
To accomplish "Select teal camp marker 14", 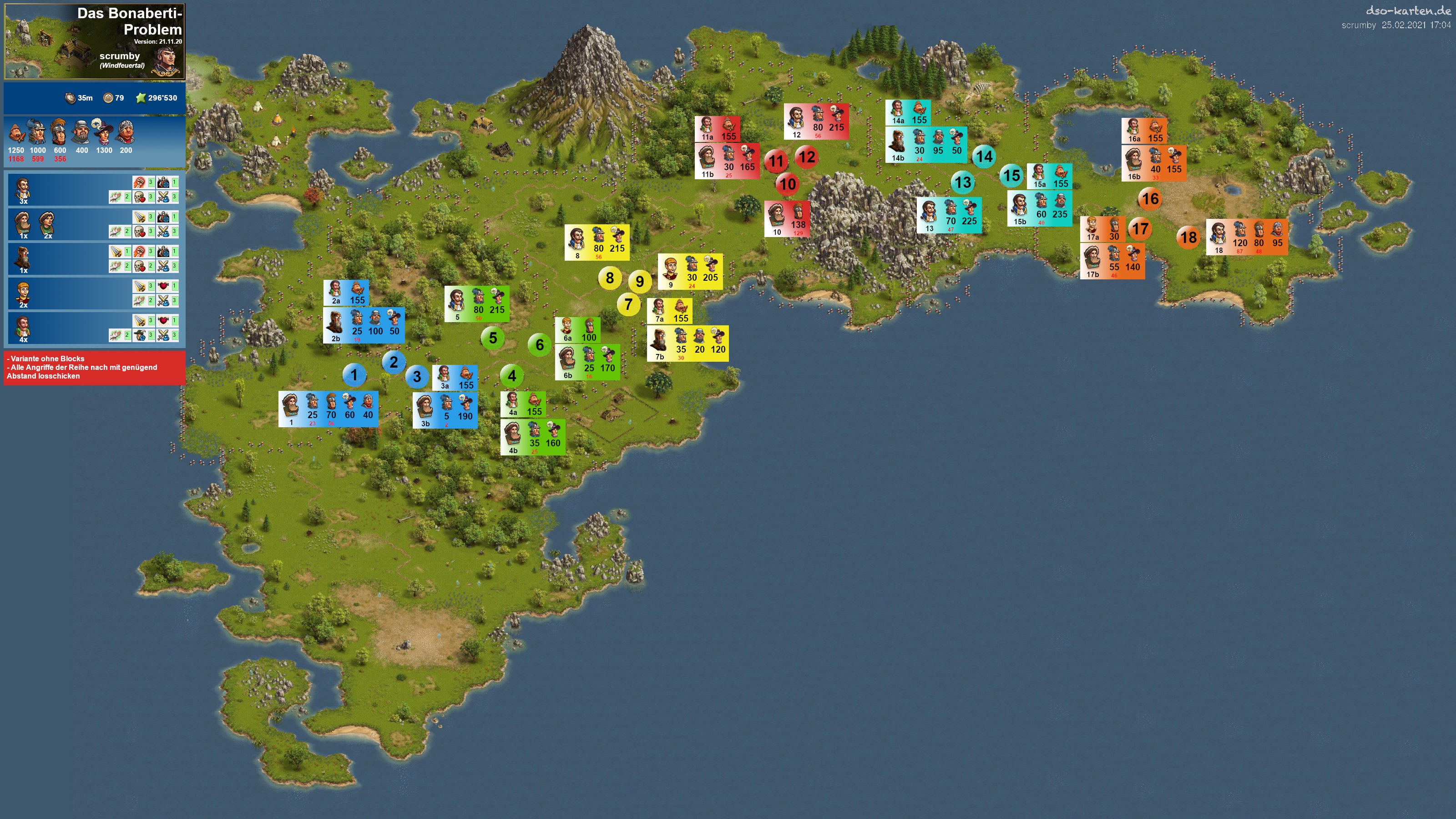I will (984, 157).
